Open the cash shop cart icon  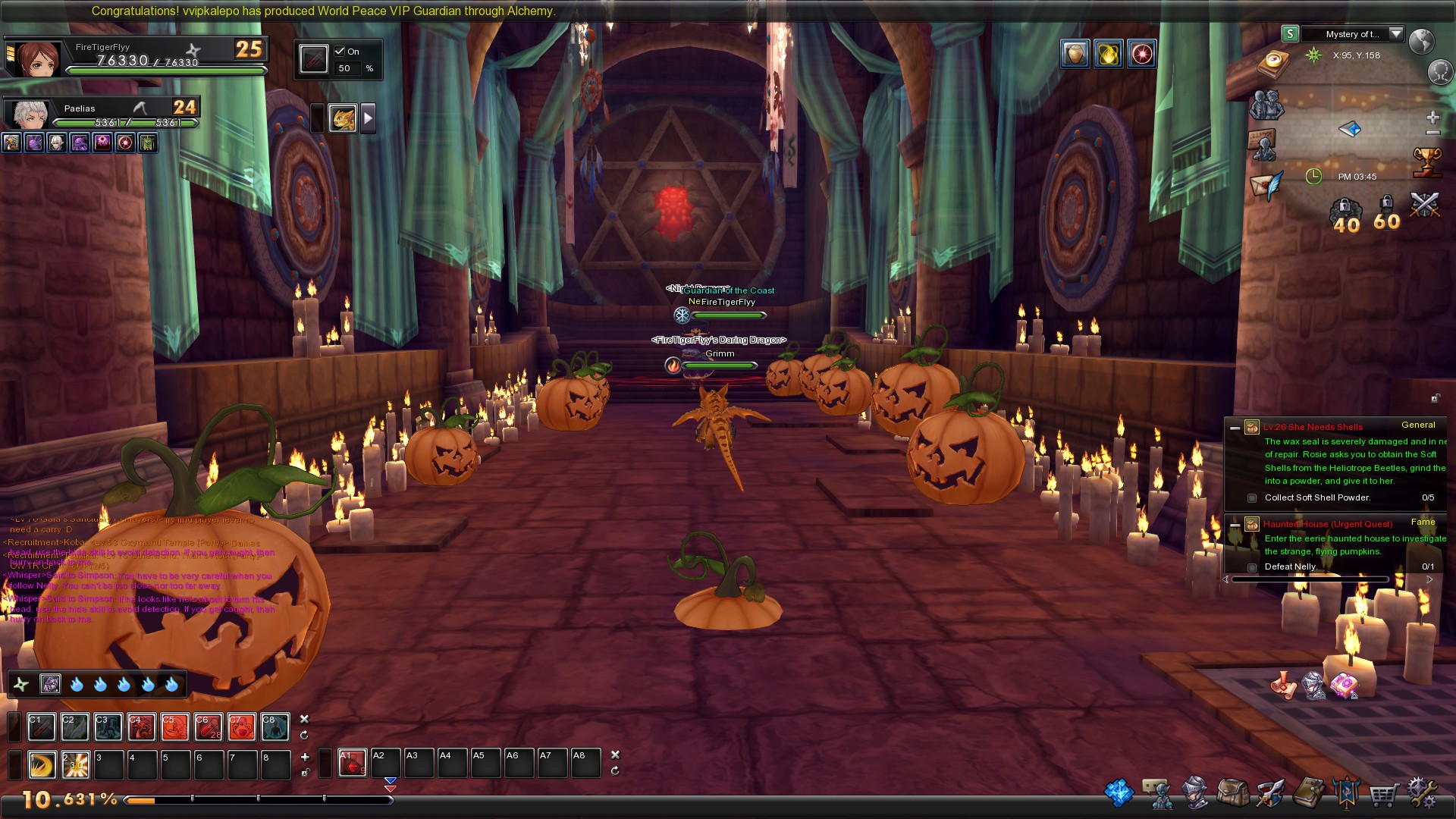point(1385,792)
